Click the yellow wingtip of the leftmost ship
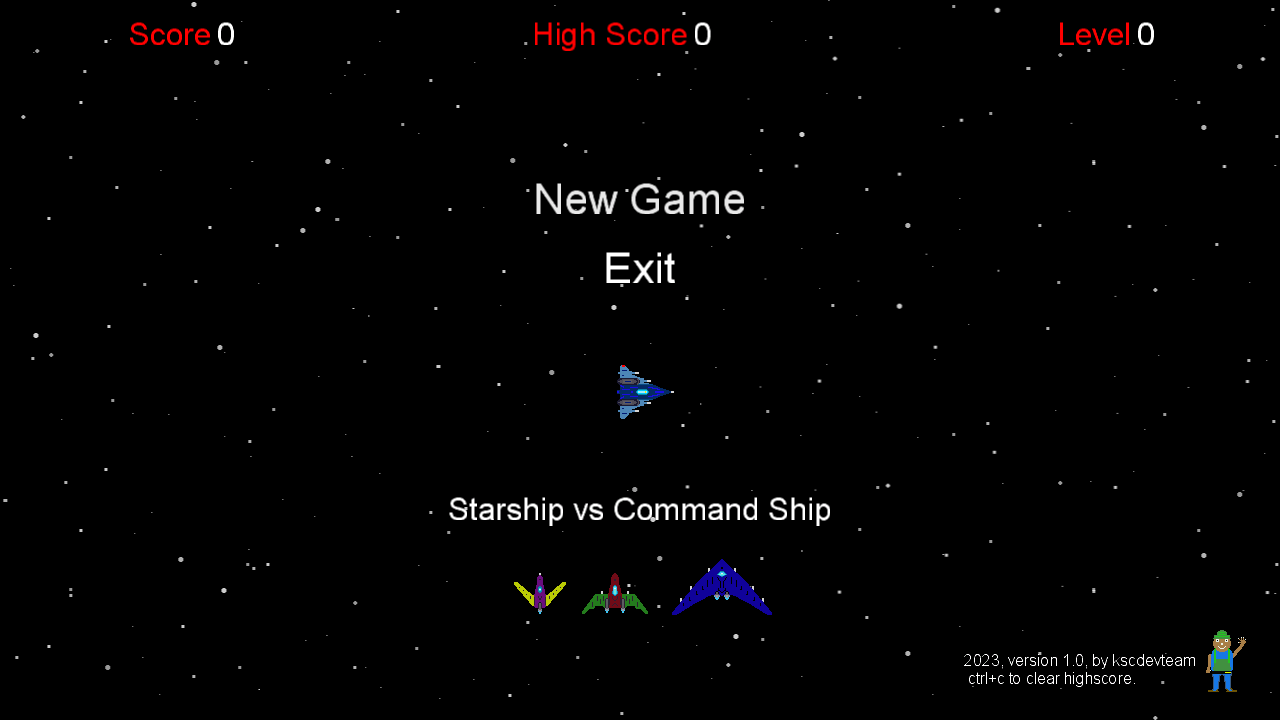 tap(517, 584)
